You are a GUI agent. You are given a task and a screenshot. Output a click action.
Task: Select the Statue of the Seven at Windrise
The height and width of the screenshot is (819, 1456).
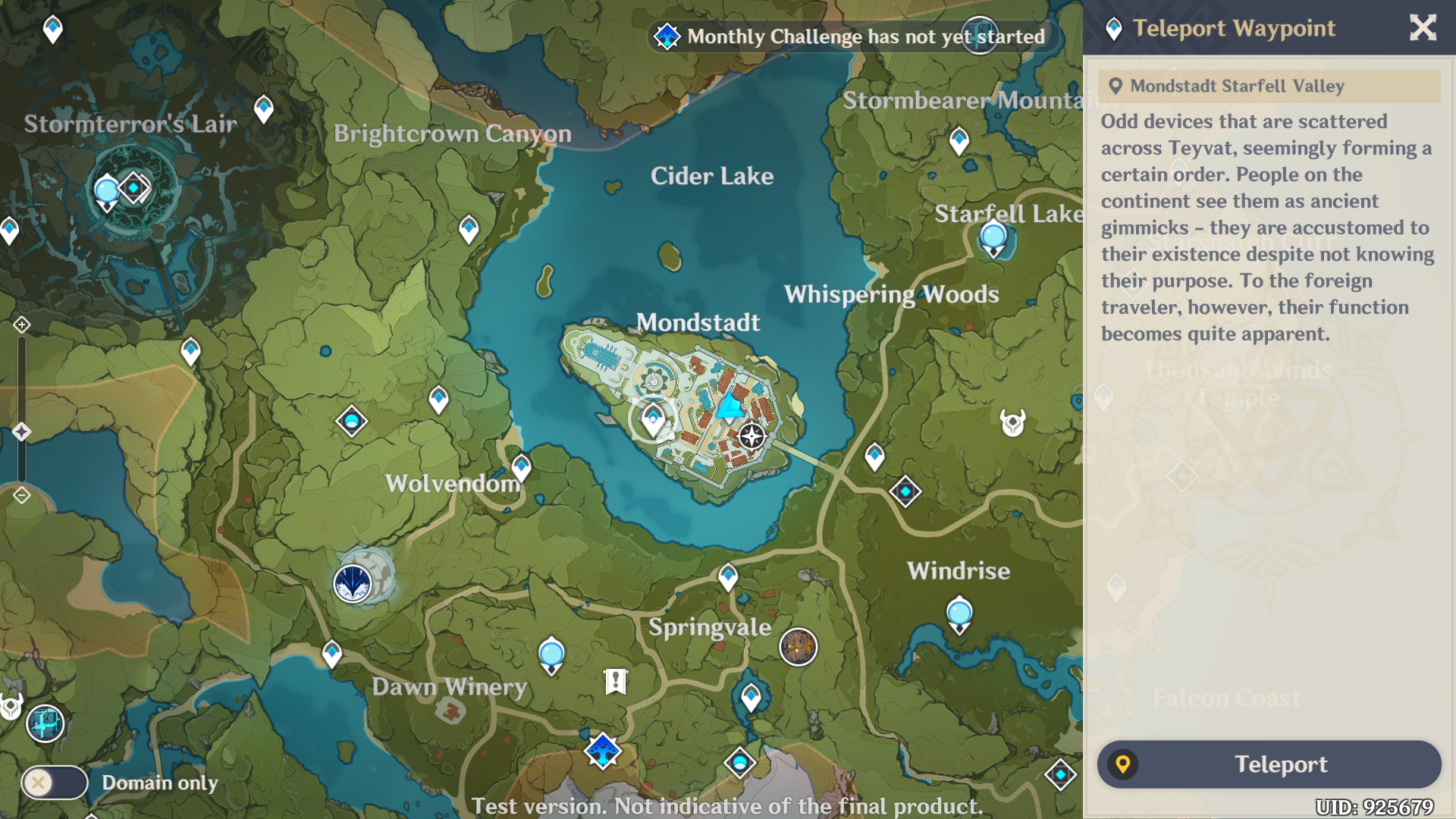coord(959,614)
